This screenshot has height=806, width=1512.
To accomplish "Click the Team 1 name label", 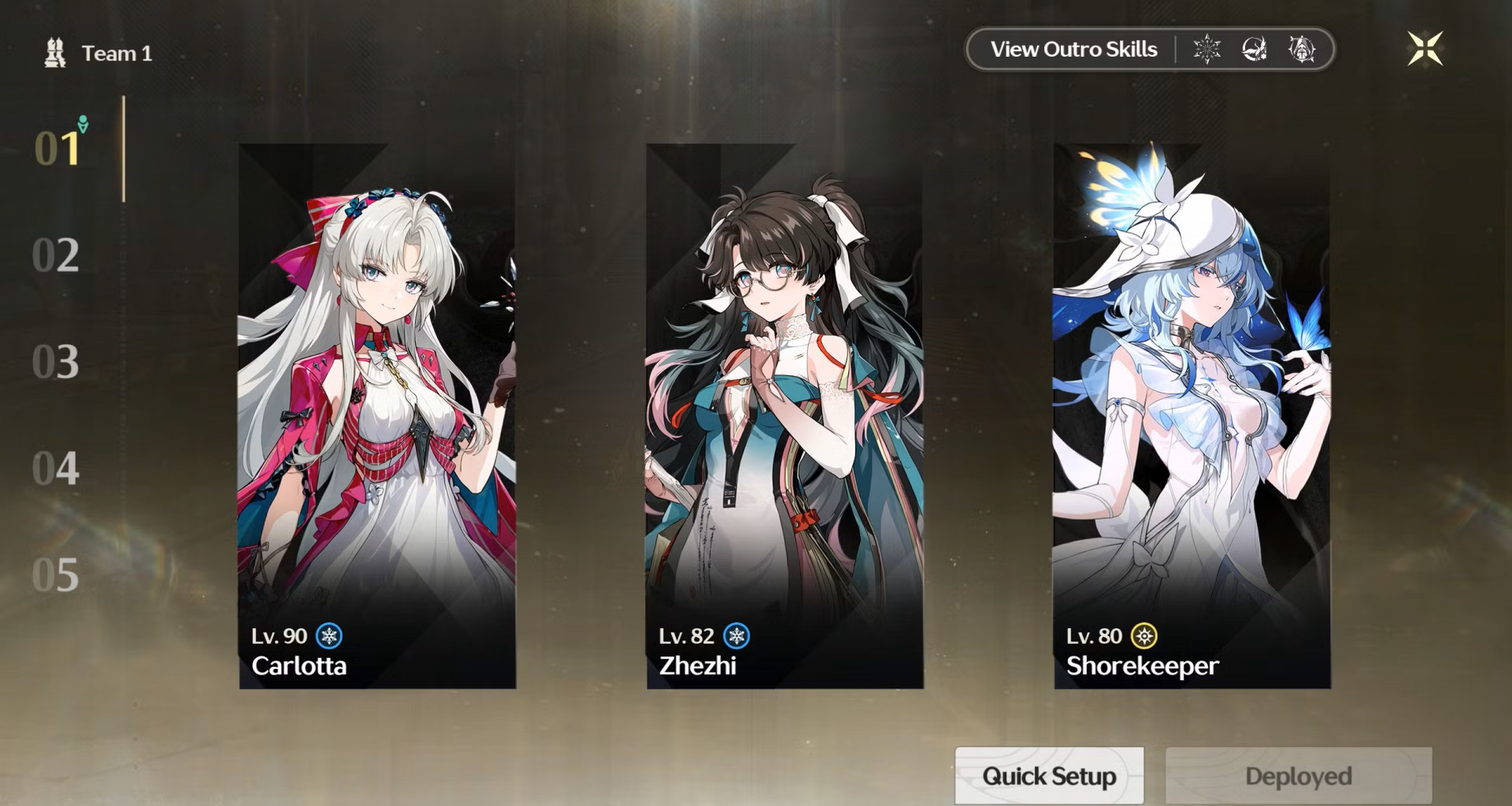I will point(116,54).
